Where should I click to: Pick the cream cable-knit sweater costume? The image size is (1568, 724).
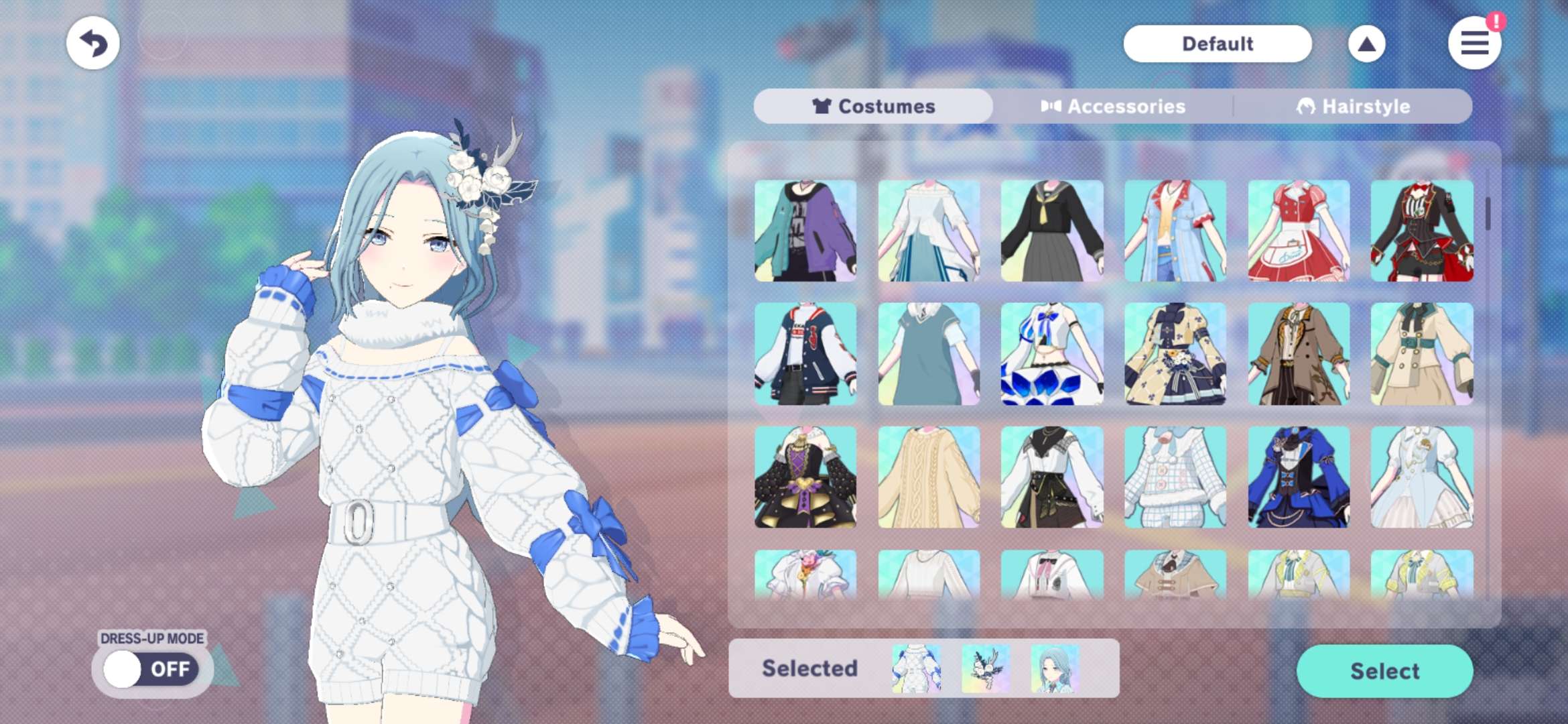929,477
